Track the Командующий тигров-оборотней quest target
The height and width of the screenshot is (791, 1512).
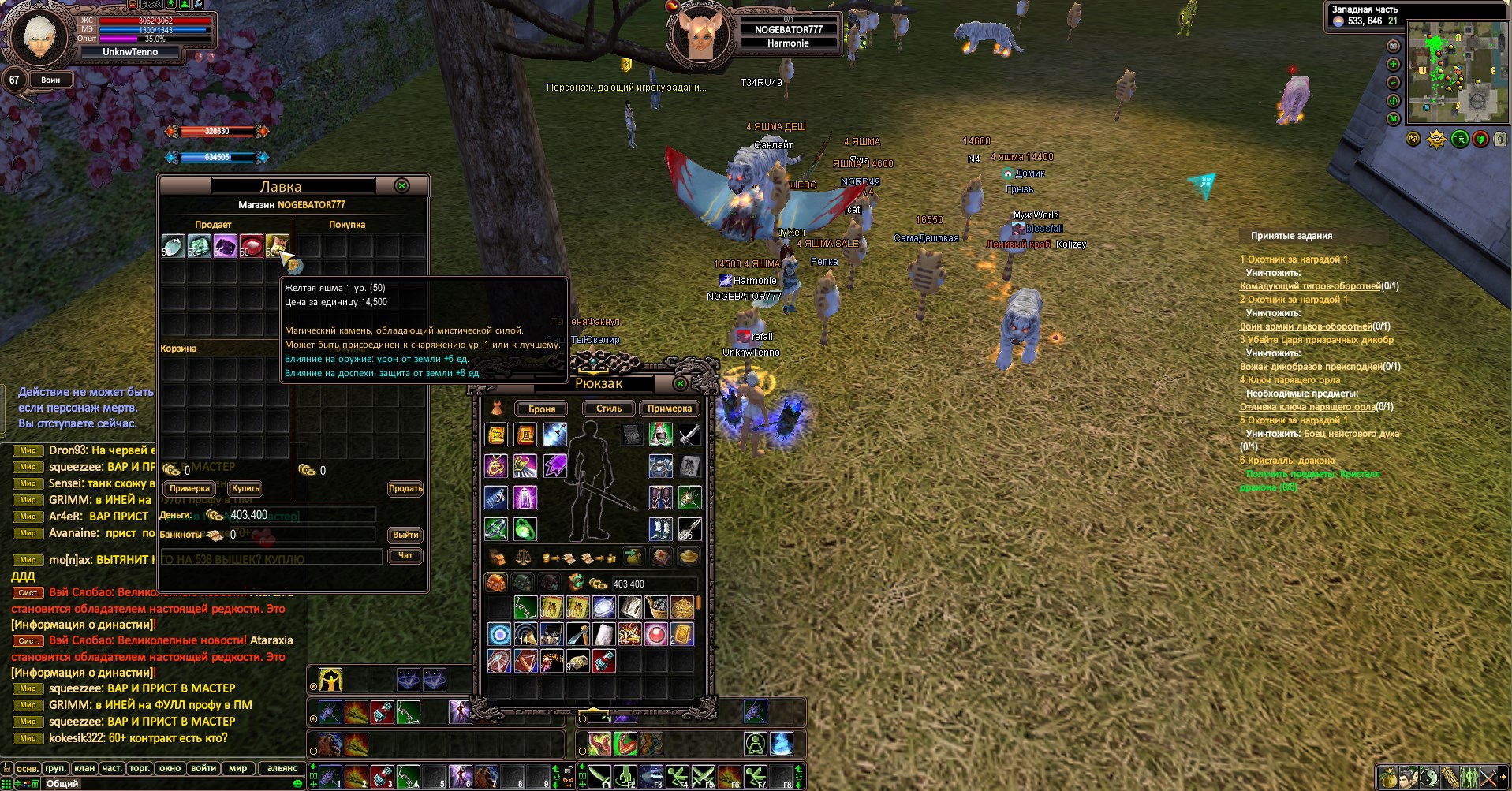pyautogui.click(x=1309, y=286)
